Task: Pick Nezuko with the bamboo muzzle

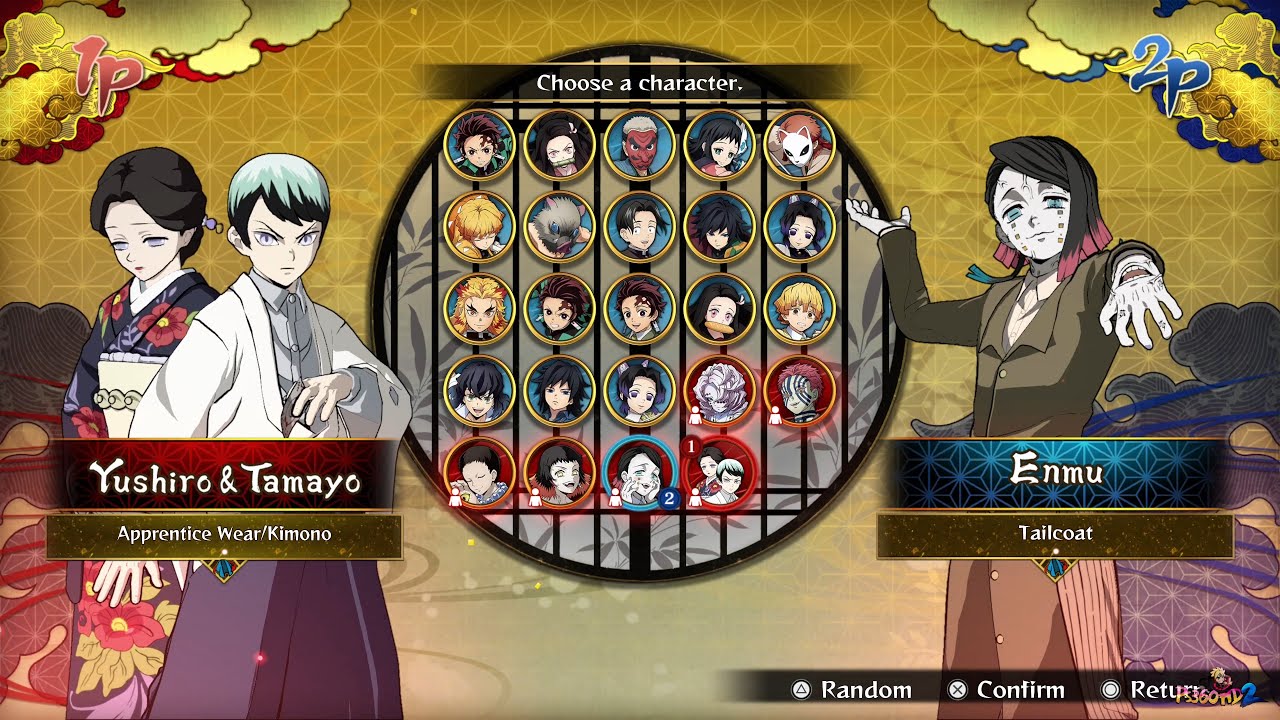Action: [x=560, y=145]
